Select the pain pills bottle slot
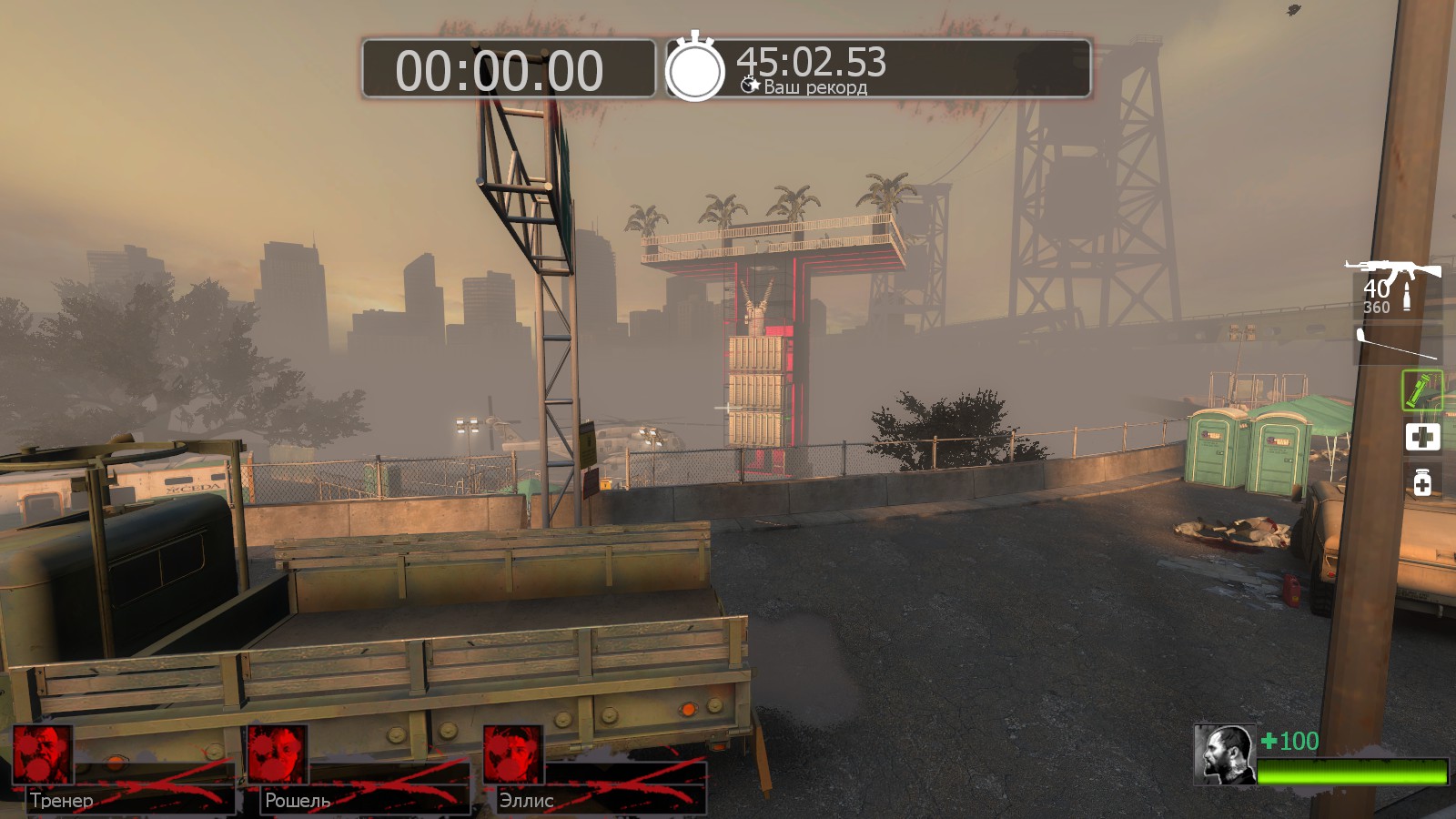1456x819 pixels. pyautogui.click(x=1422, y=481)
